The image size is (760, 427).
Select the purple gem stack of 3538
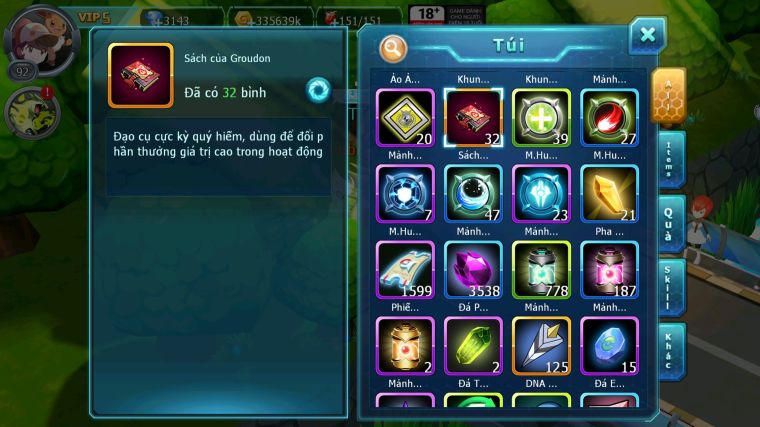pos(473,270)
